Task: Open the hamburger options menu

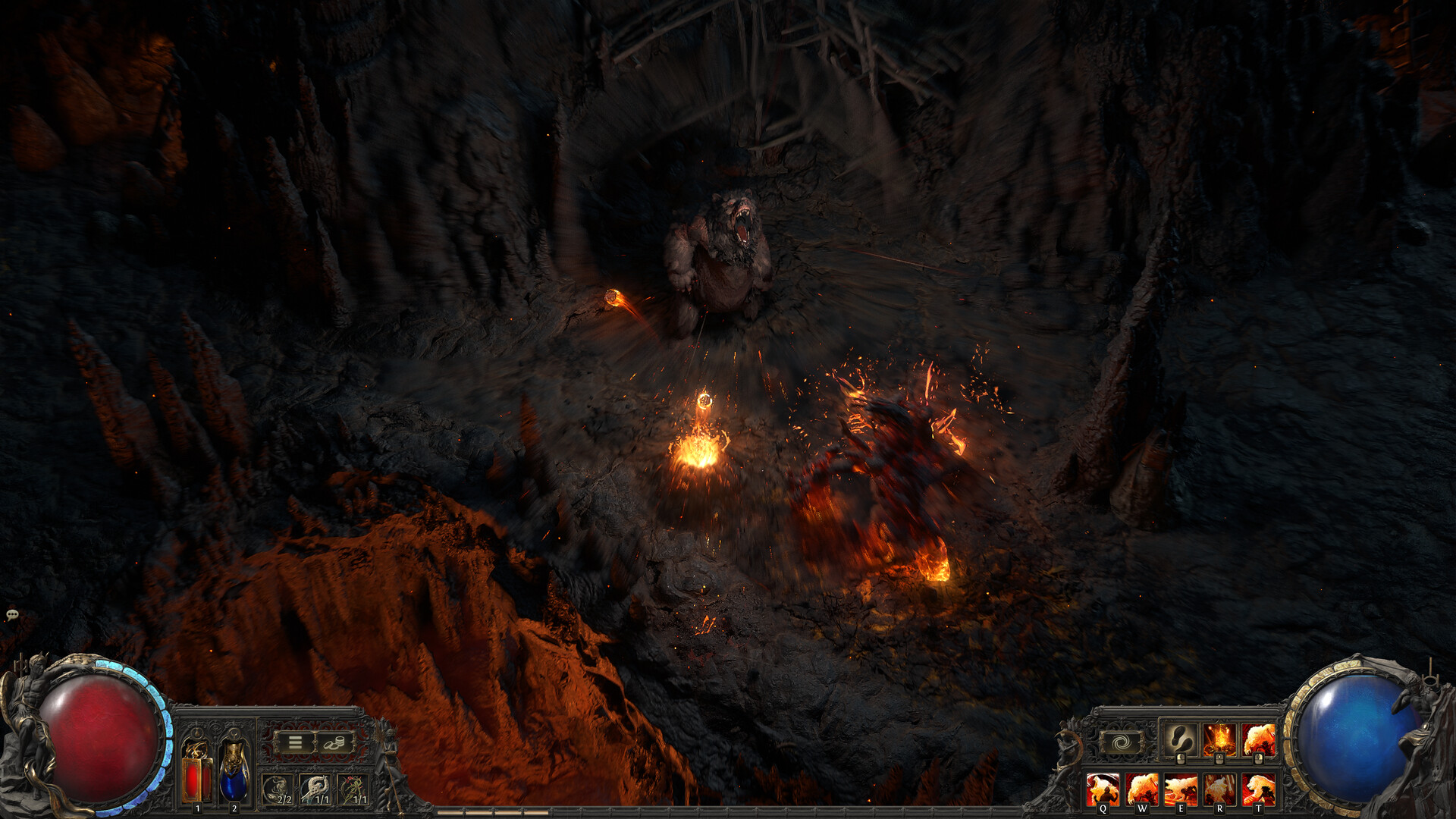Action: 295,742
